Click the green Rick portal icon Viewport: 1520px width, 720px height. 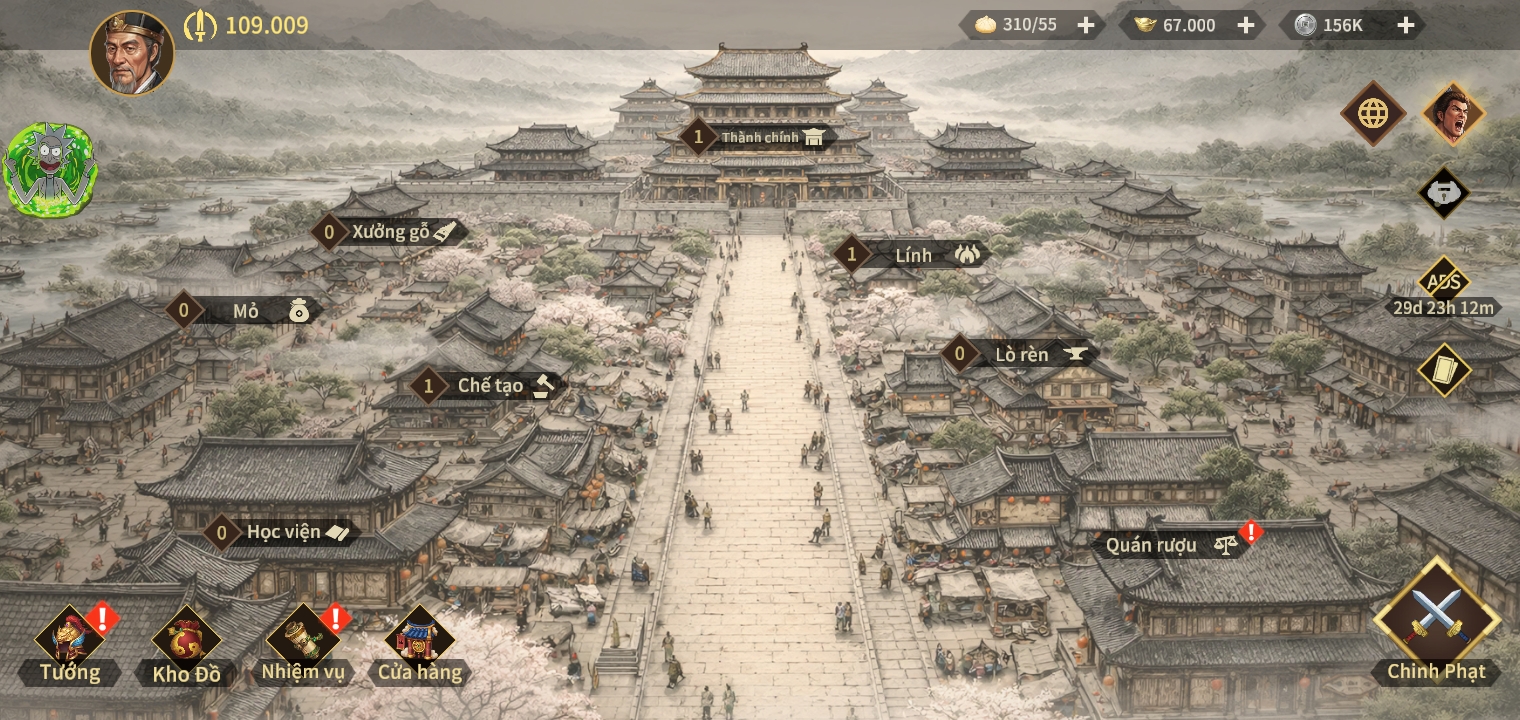click(50, 170)
